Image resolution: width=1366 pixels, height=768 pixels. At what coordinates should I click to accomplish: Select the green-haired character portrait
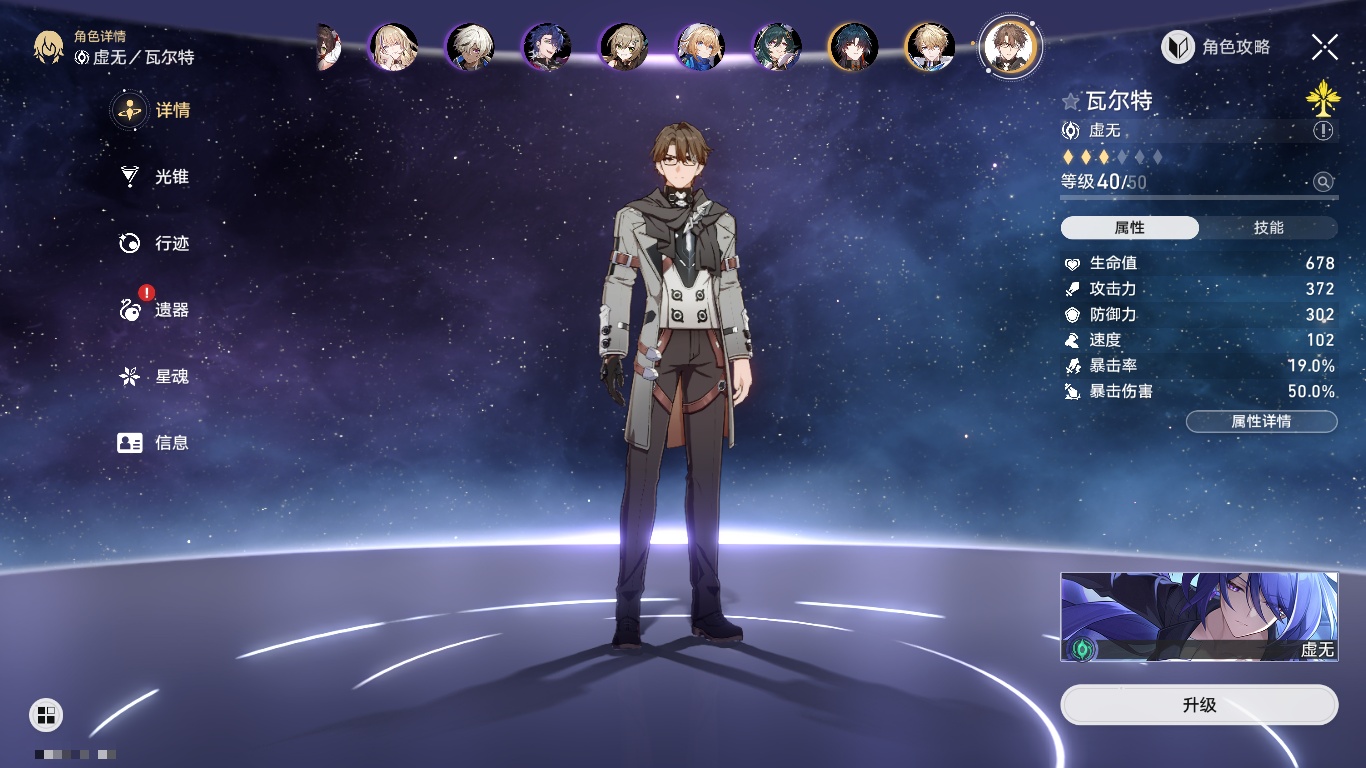[777, 47]
